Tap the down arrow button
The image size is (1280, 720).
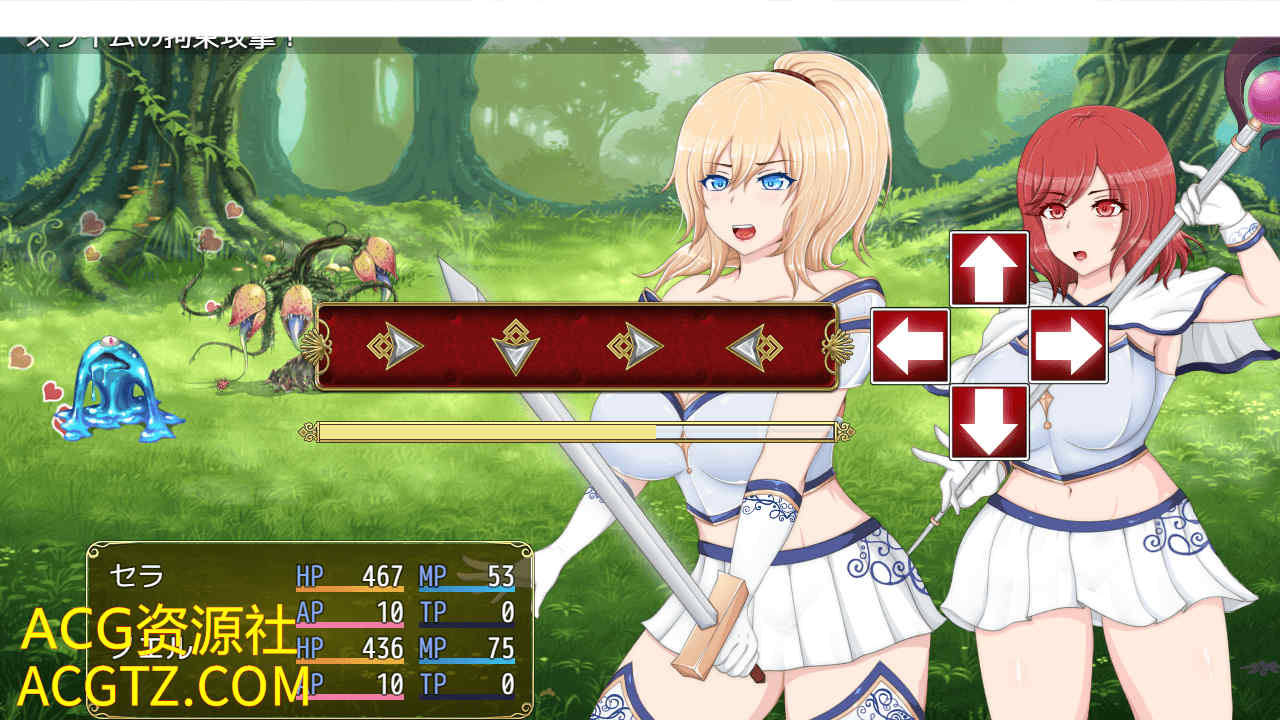[x=989, y=422]
